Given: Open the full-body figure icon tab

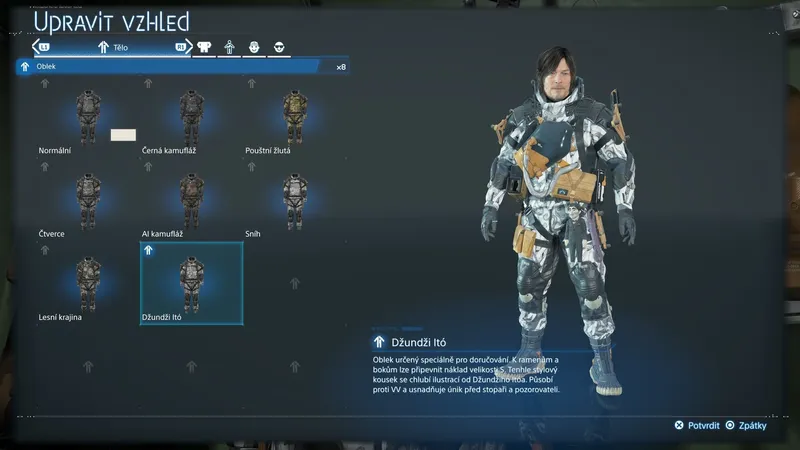Looking at the screenshot, I should [229, 47].
